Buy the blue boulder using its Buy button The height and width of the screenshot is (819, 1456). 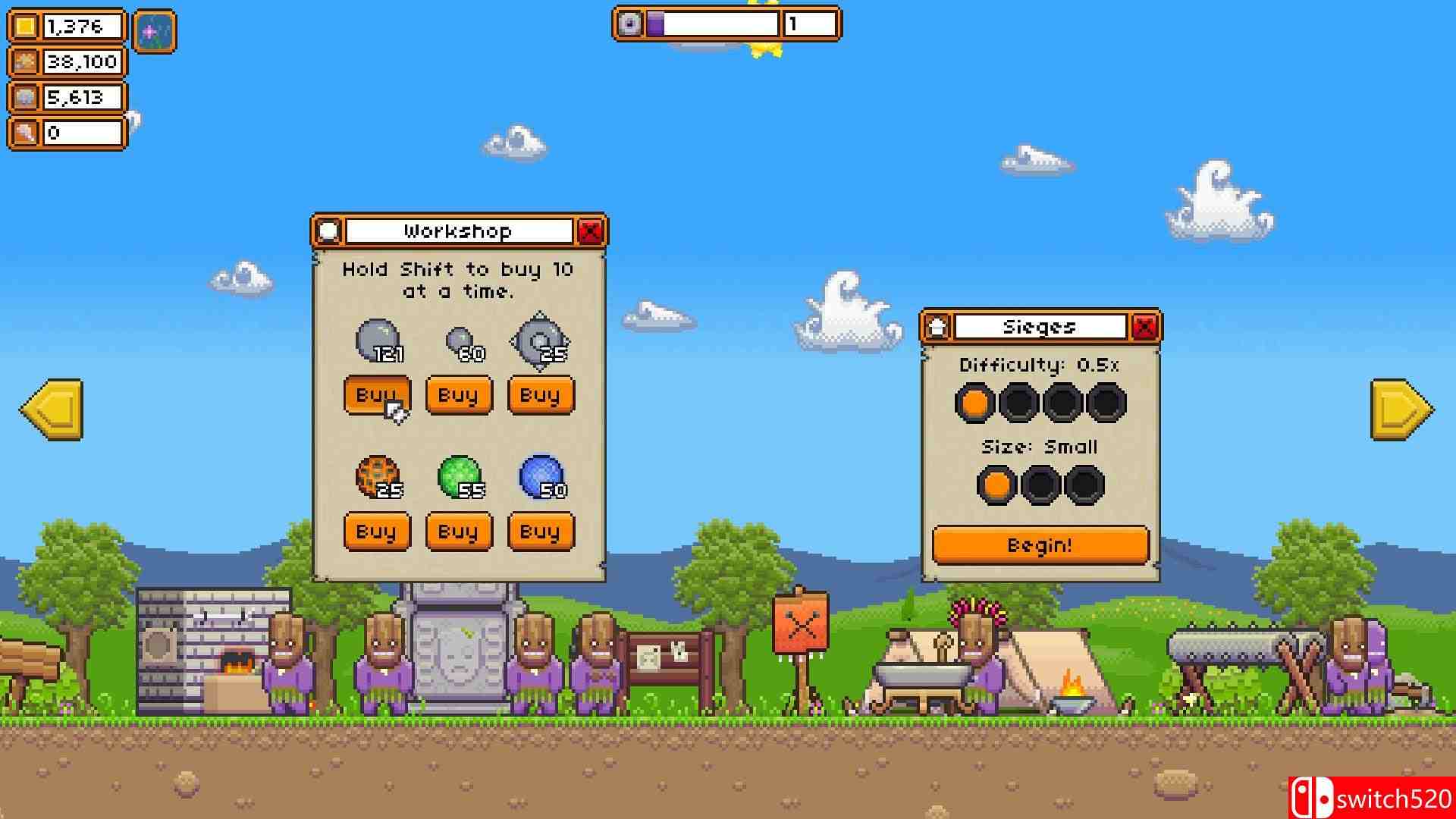tap(540, 531)
